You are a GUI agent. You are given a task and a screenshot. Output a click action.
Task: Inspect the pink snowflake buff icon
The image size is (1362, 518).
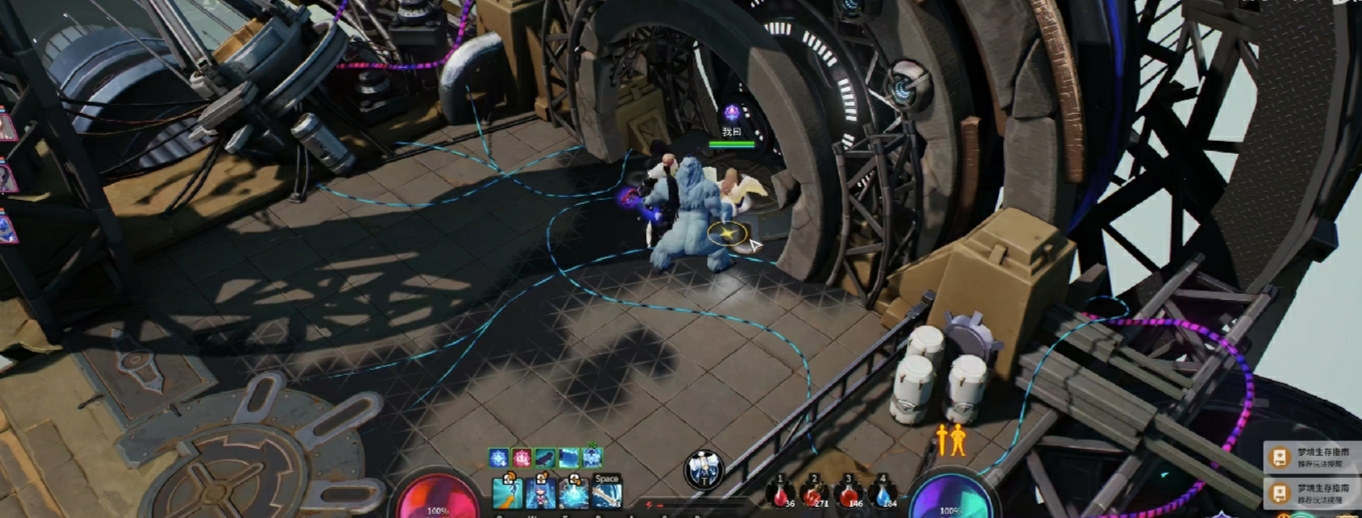522,458
